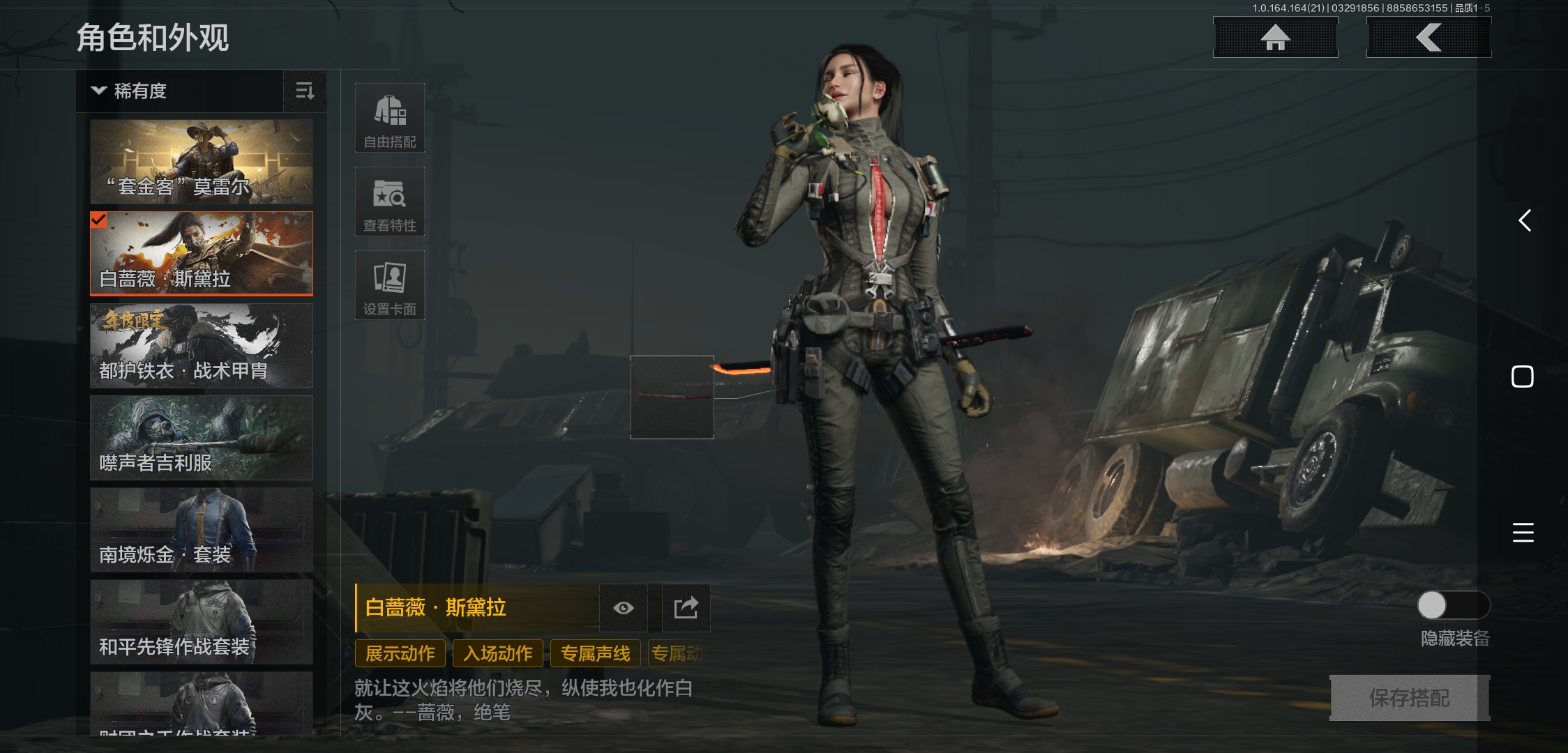
Task: Switch to the 入场动作 tab
Action: 498,653
